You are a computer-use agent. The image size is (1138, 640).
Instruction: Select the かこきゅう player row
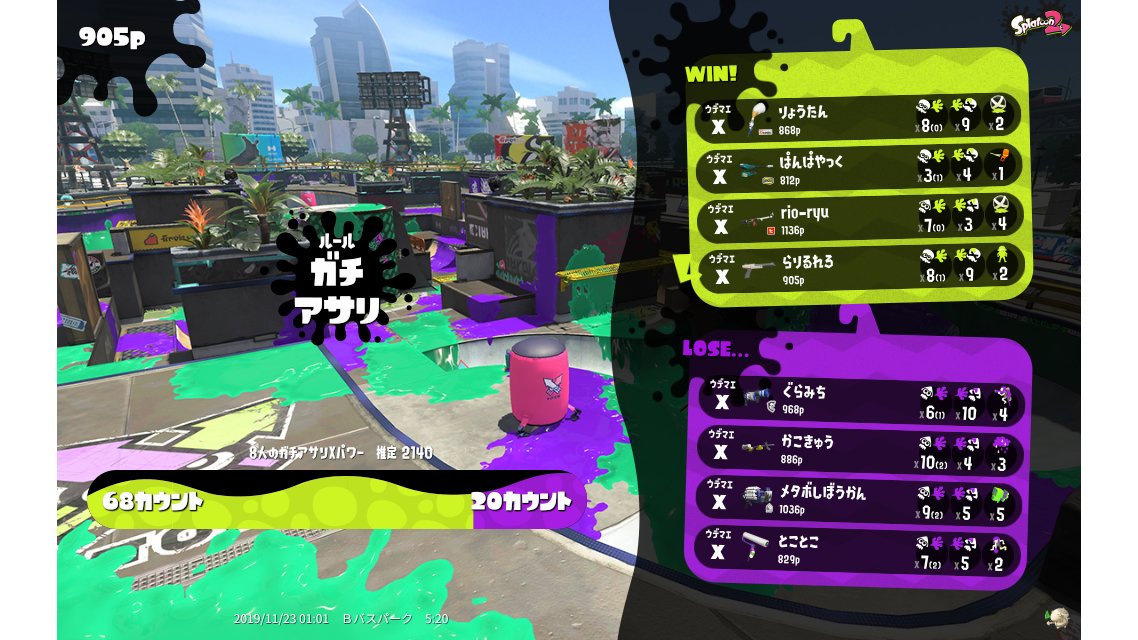click(858, 450)
